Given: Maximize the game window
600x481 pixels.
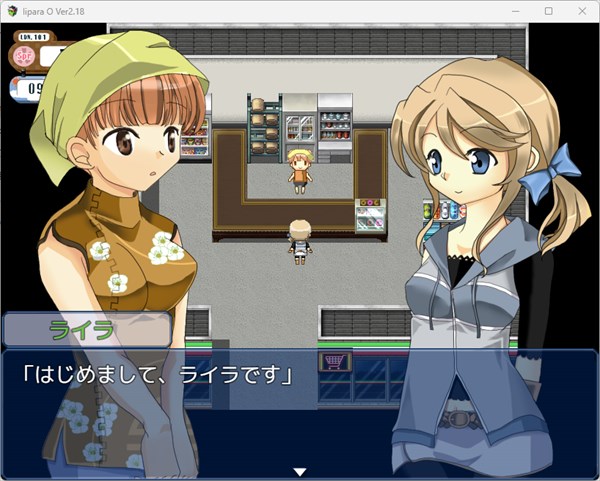Looking at the screenshot, I should (x=548, y=11).
